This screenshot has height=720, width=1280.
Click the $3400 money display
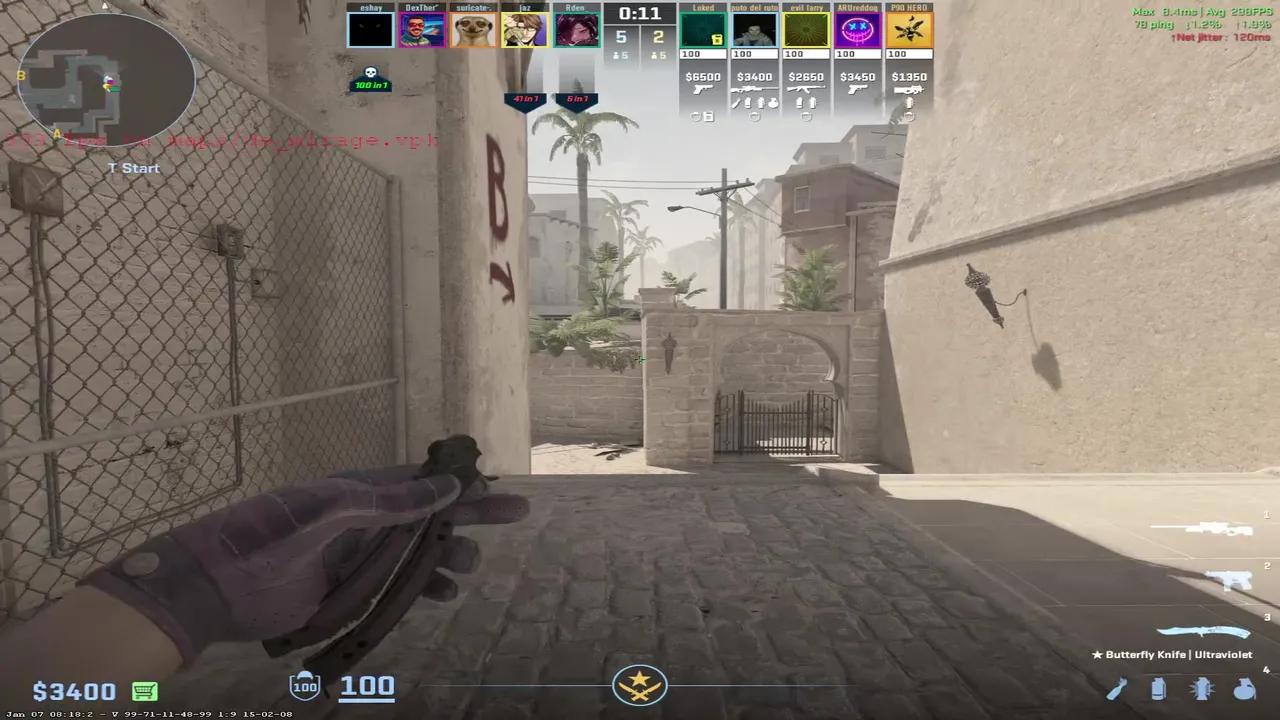(72, 690)
